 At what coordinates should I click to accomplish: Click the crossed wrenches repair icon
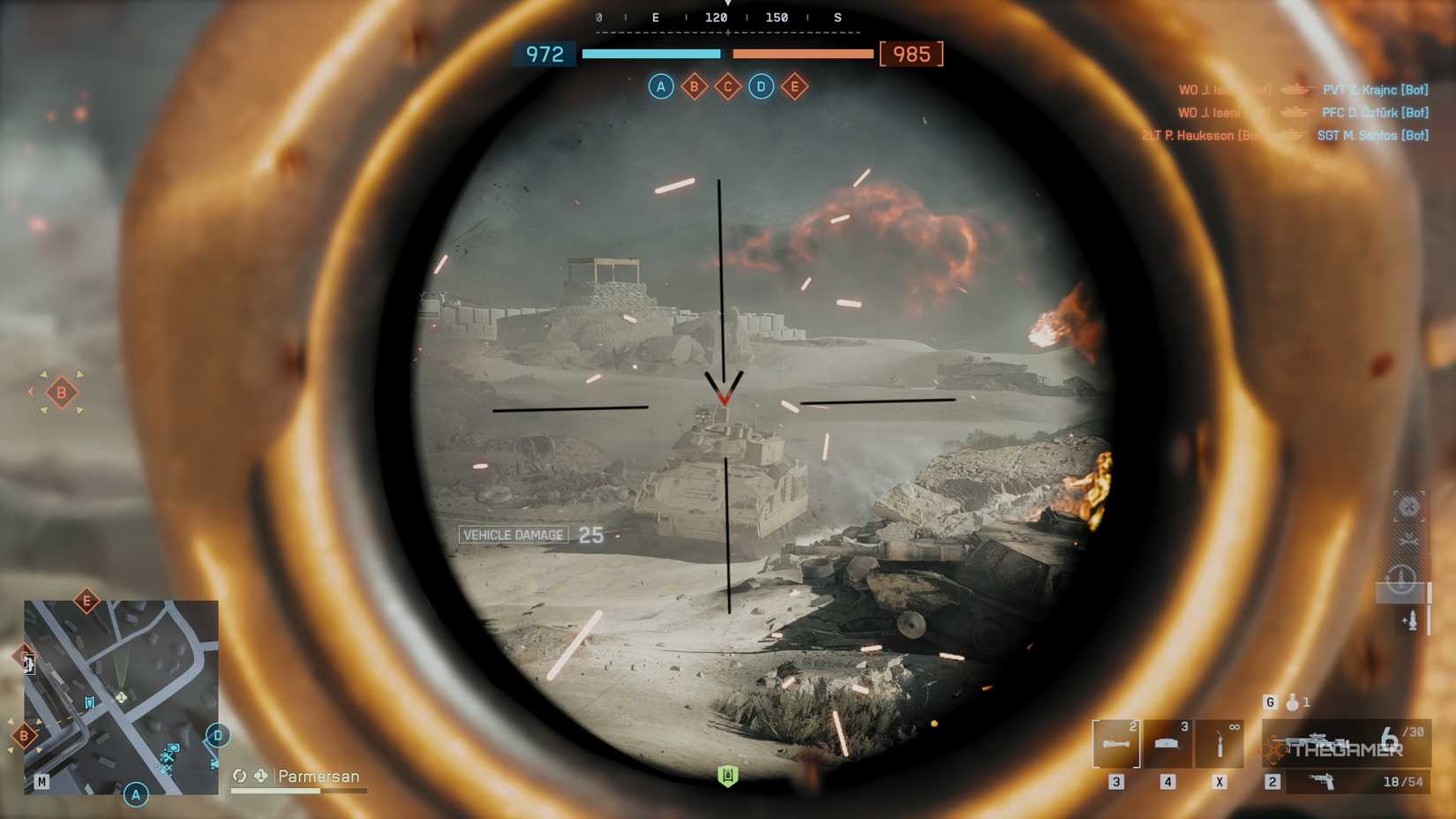[1408, 540]
